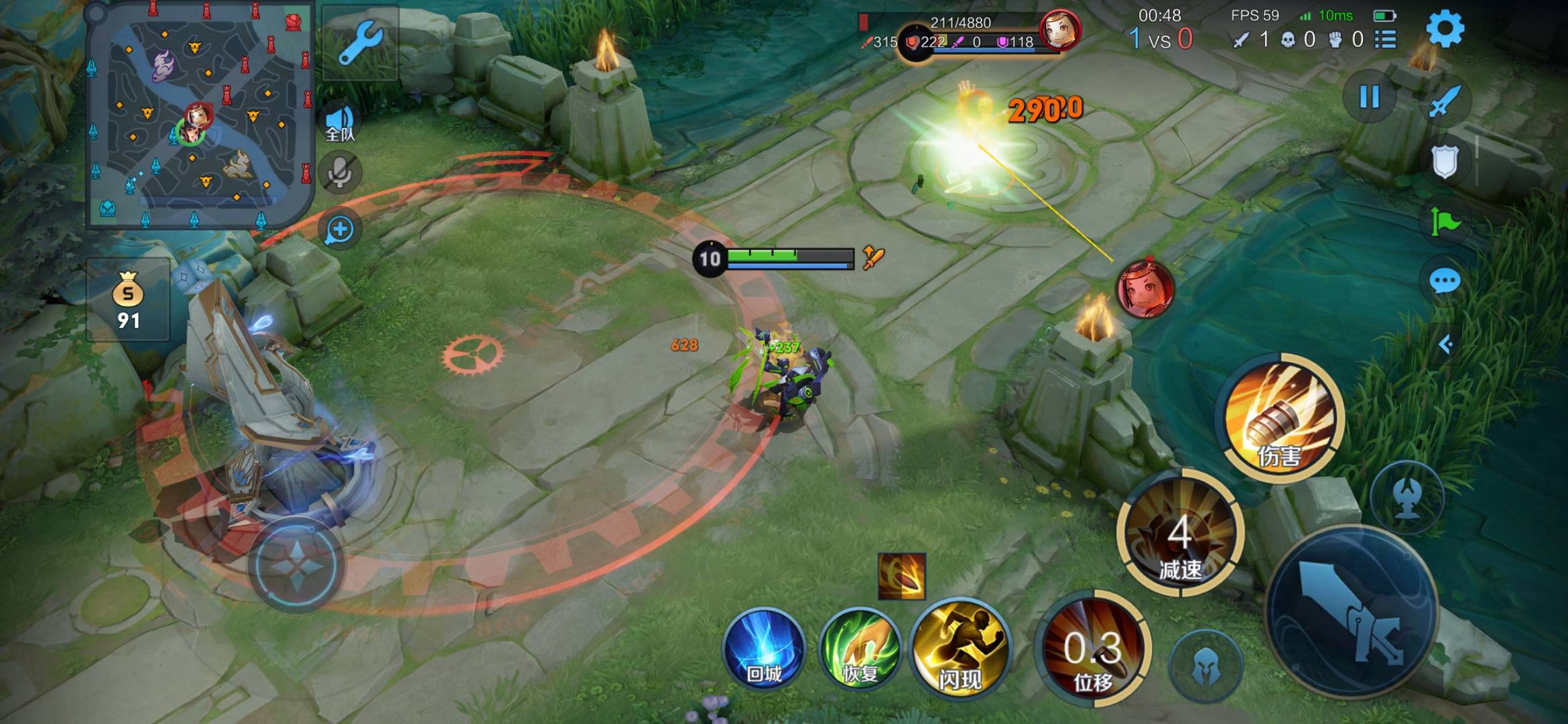Viewport: 1568px width, 724px height.
Task: Activate the 伤害 damage skill
Action: tap(1281, 418)
